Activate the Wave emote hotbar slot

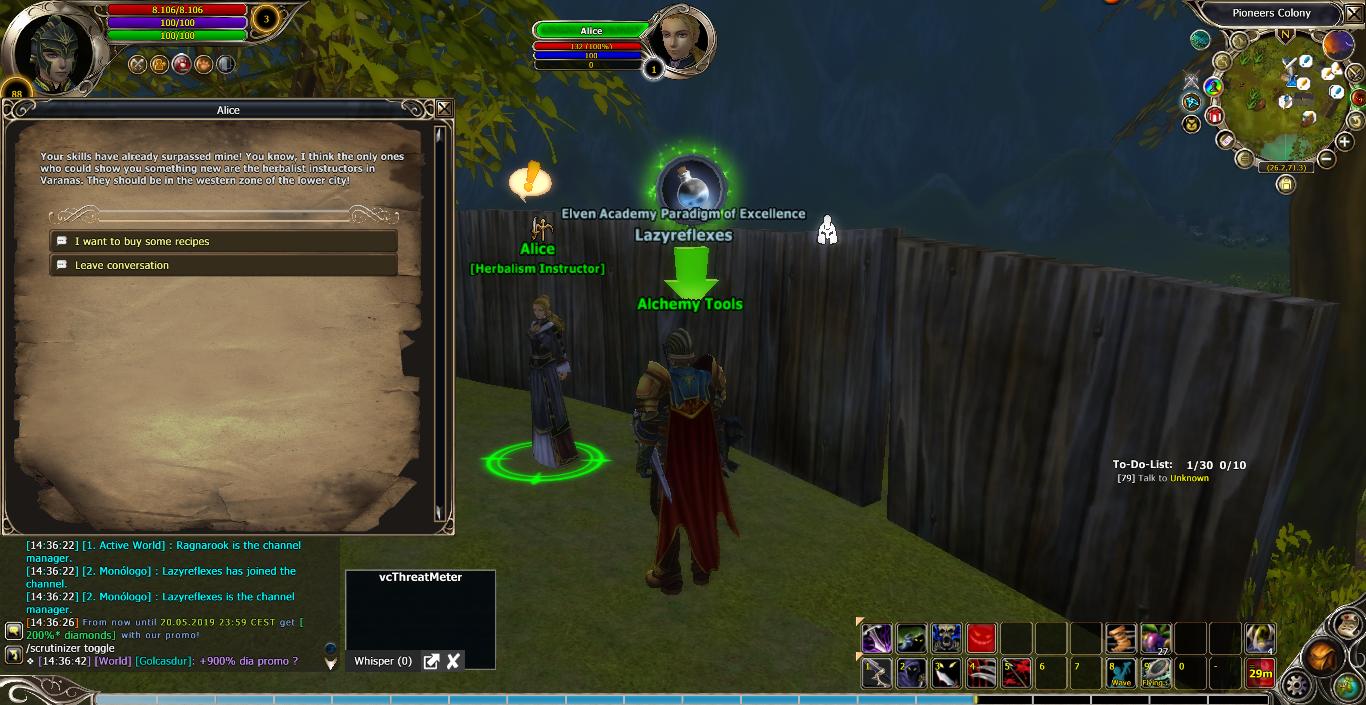1121,673
